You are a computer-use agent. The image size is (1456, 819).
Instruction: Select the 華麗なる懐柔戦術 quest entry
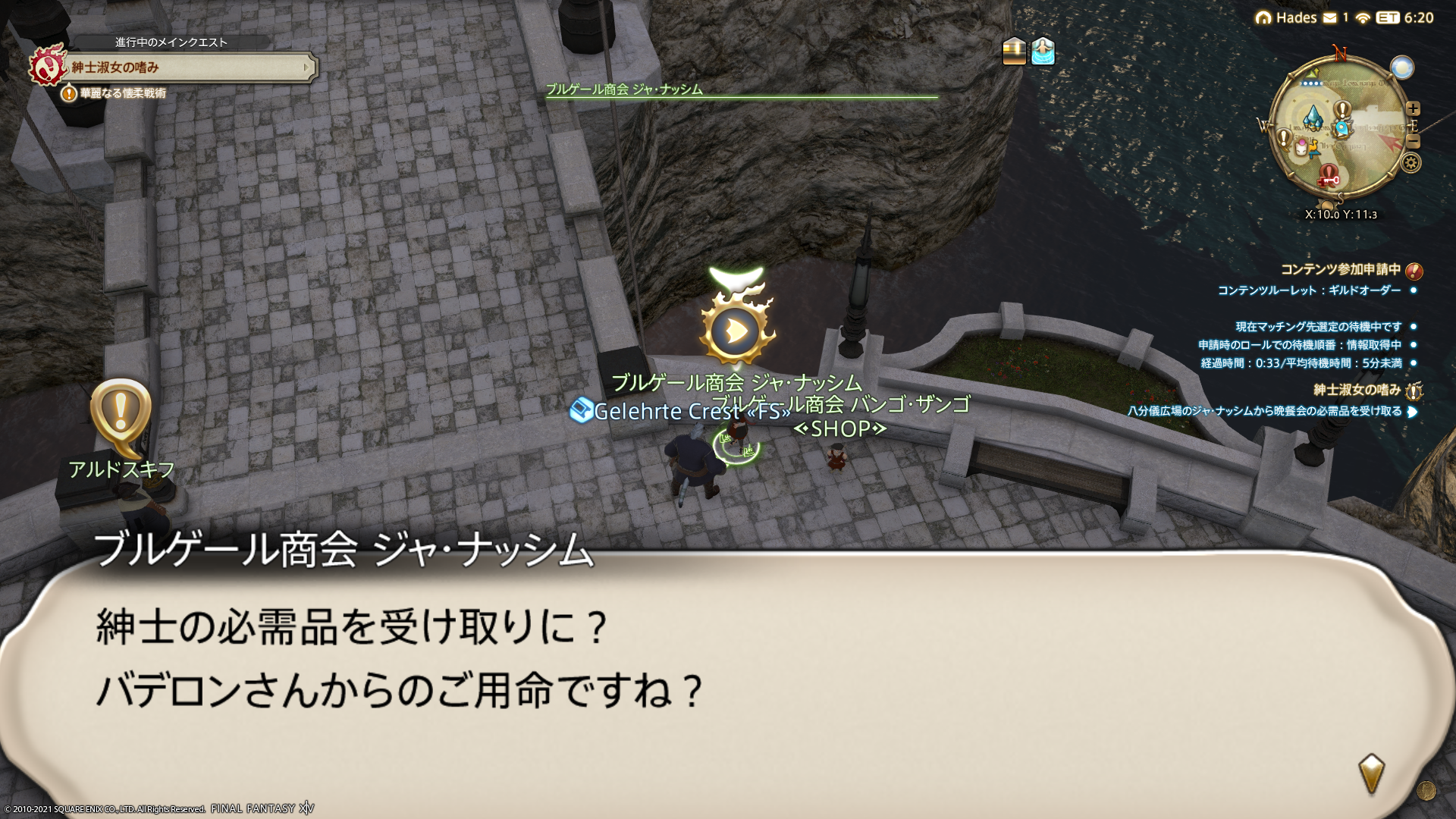click(123, 93)
